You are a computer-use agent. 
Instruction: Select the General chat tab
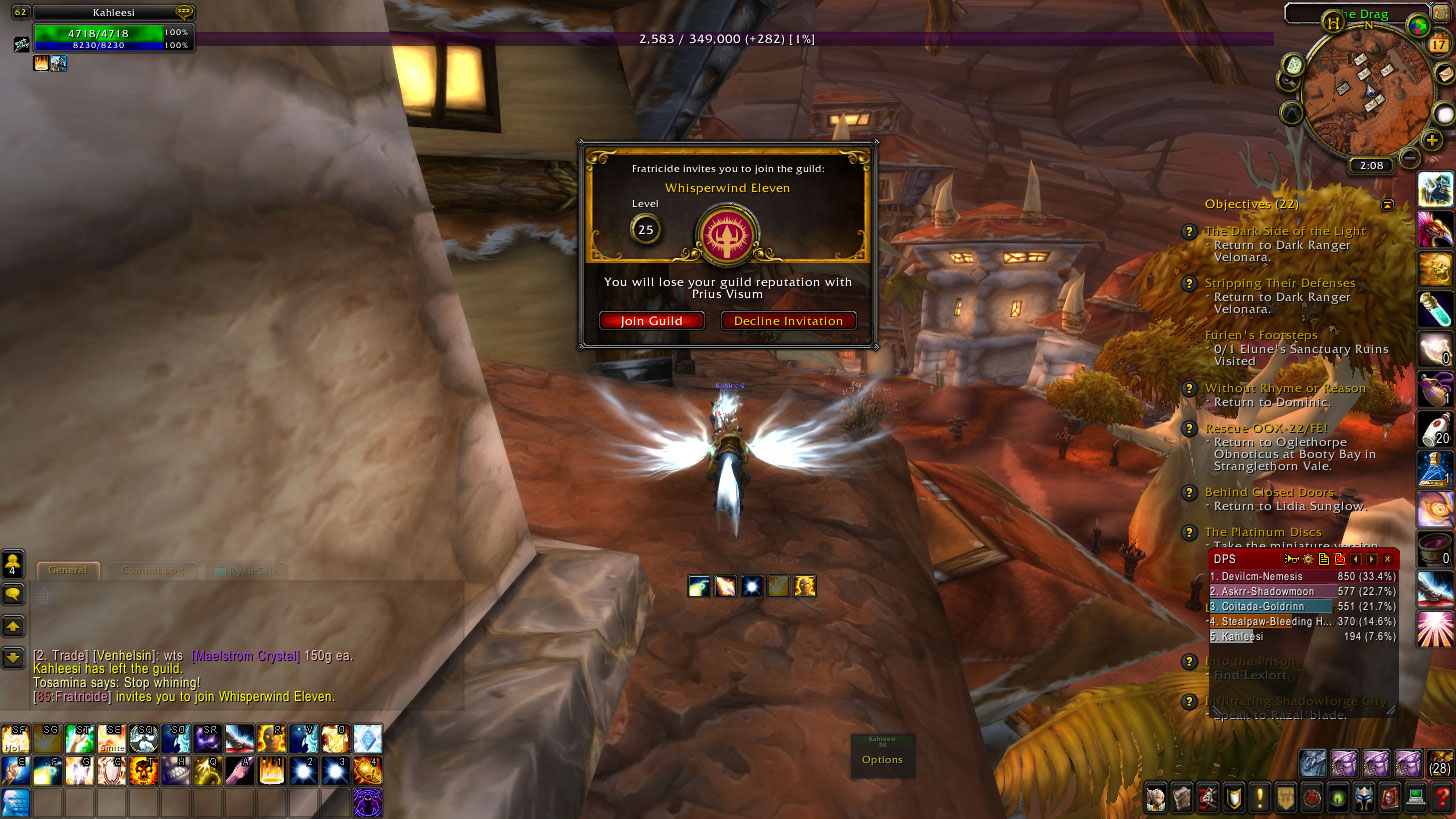point(68,570)
